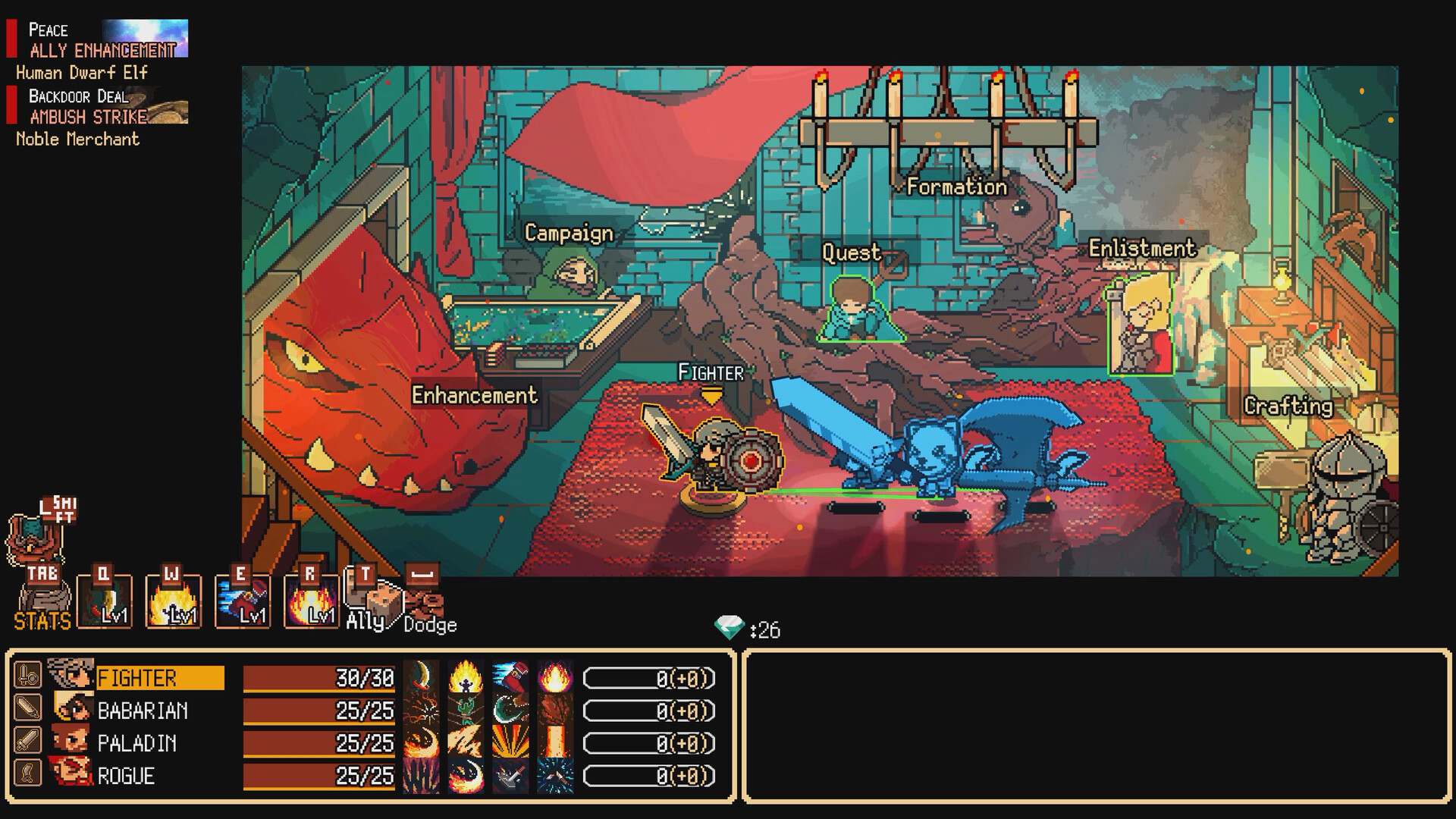This screenshot has width=1456, height=819.
Task: Select the W flame burst skill
Action: tap(173, 601)
